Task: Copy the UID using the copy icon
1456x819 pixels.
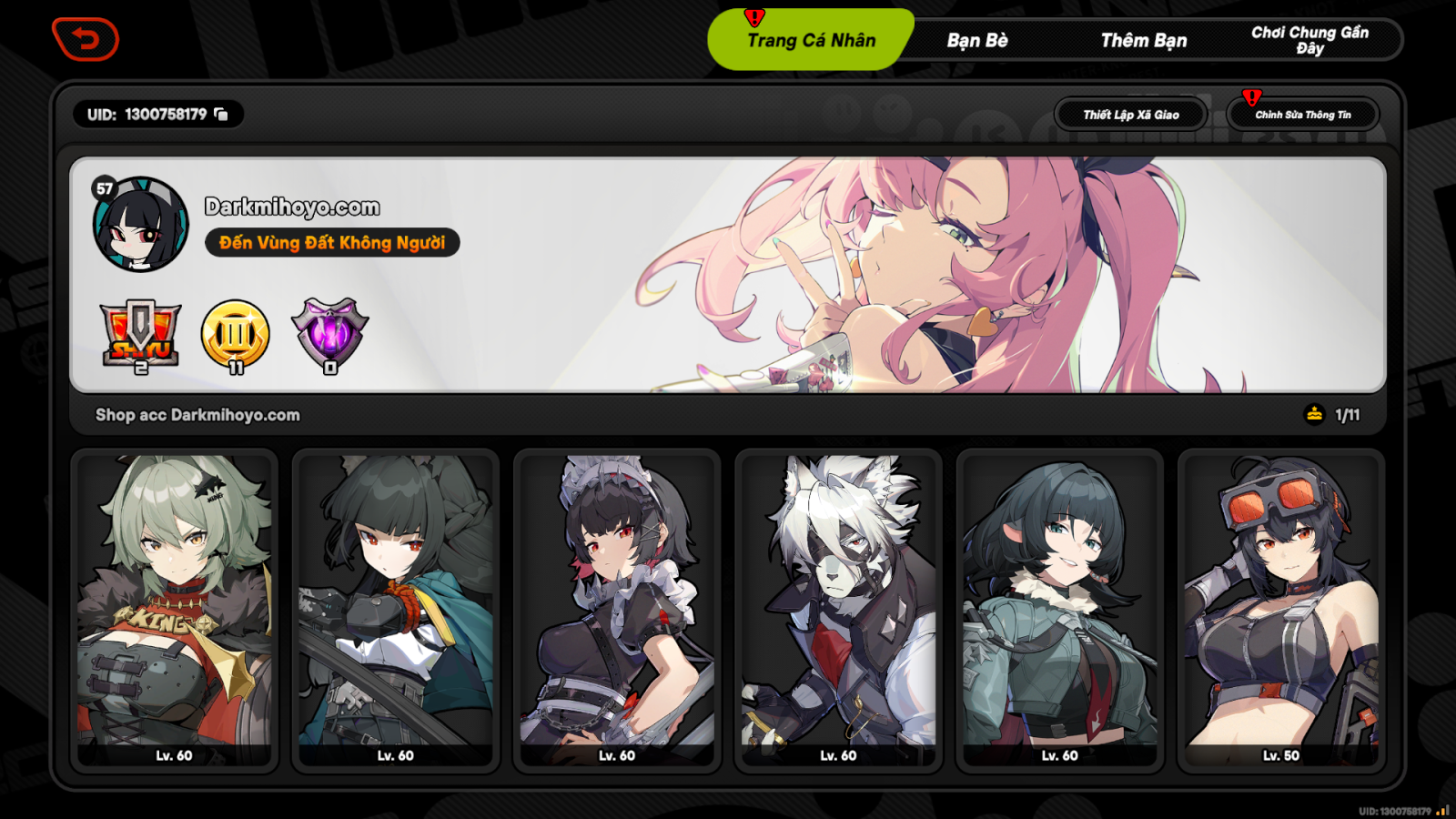Action: [218, 115]
